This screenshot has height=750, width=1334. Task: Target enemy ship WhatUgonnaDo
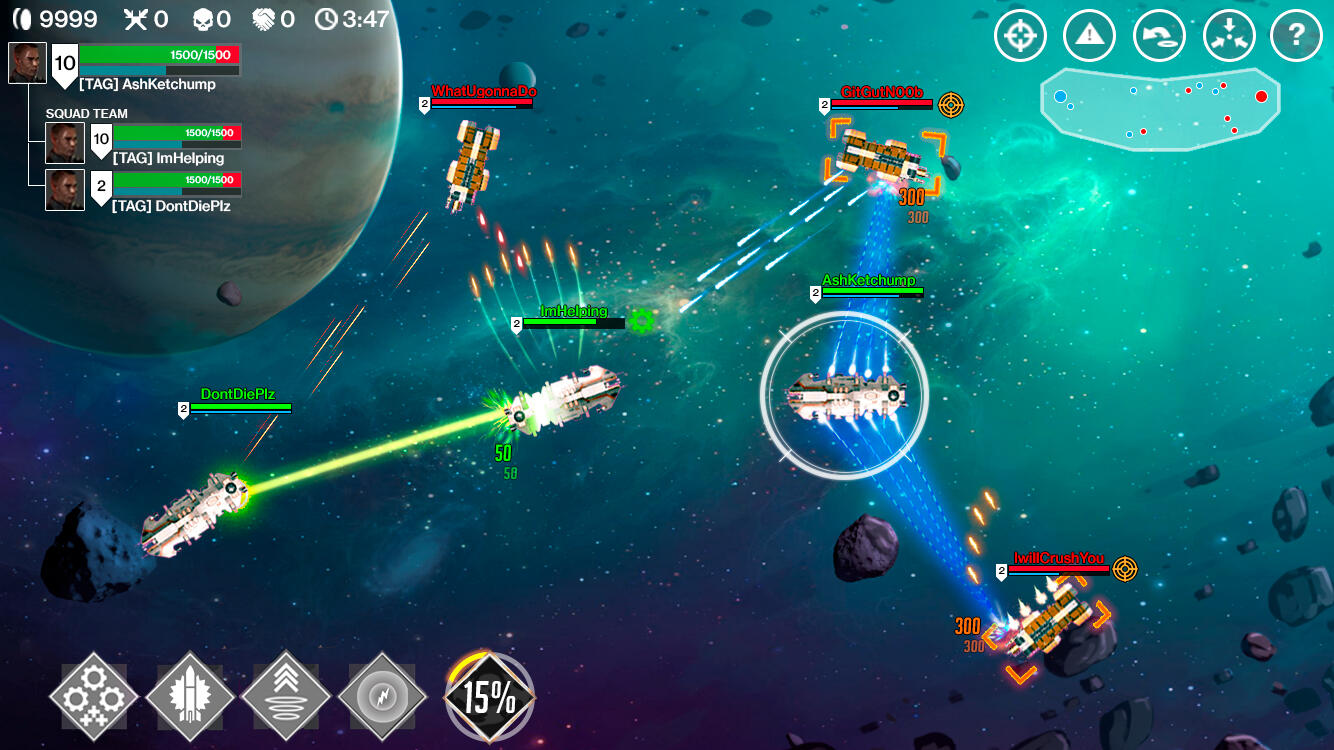(472, 163)
